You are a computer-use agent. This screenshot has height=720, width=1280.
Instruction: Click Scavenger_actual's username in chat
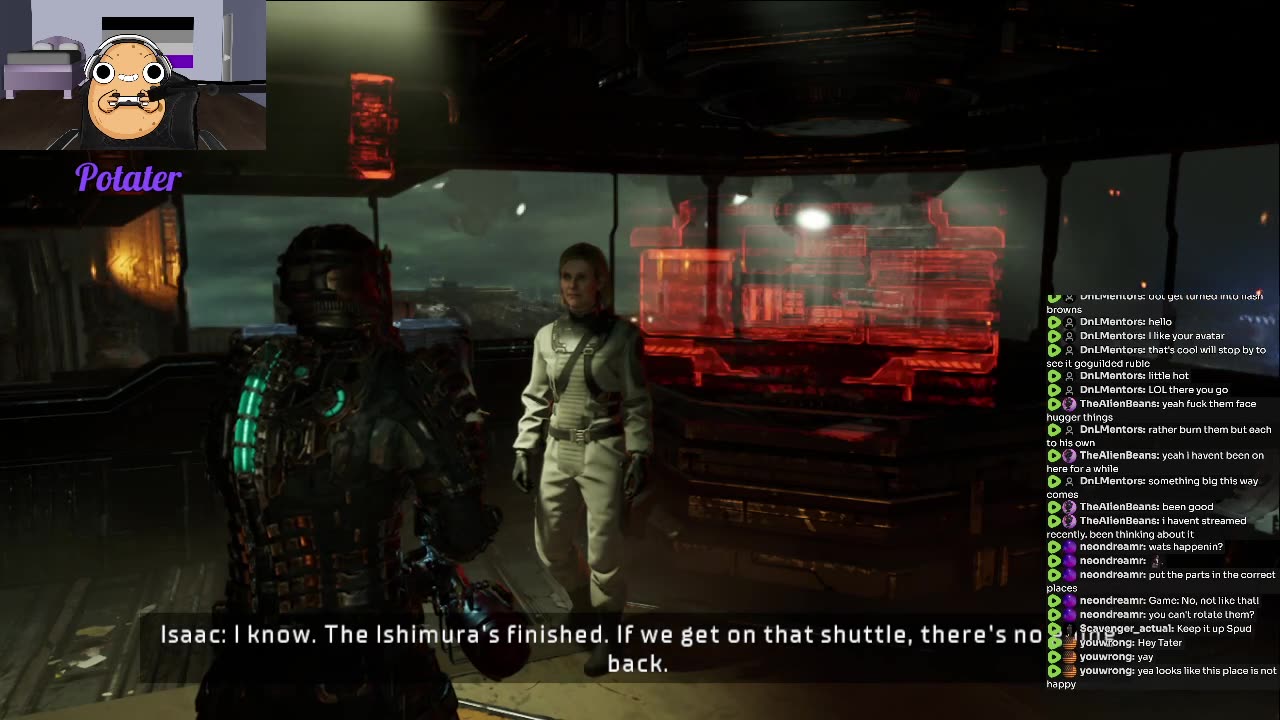1124,628
